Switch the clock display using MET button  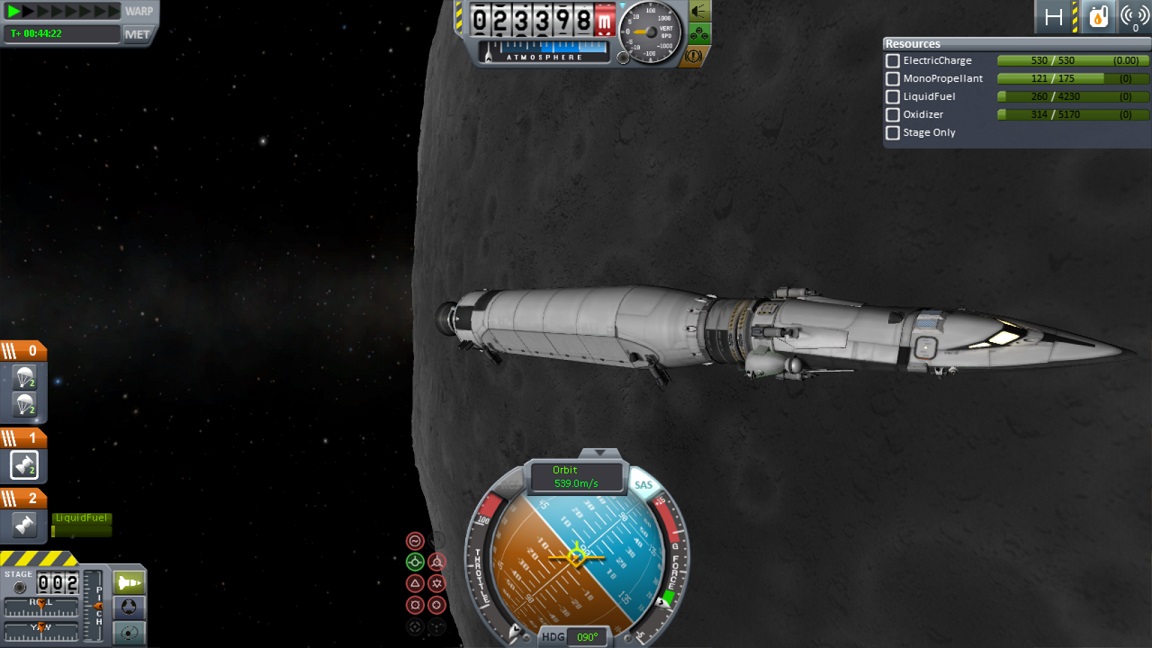(137, 34)
